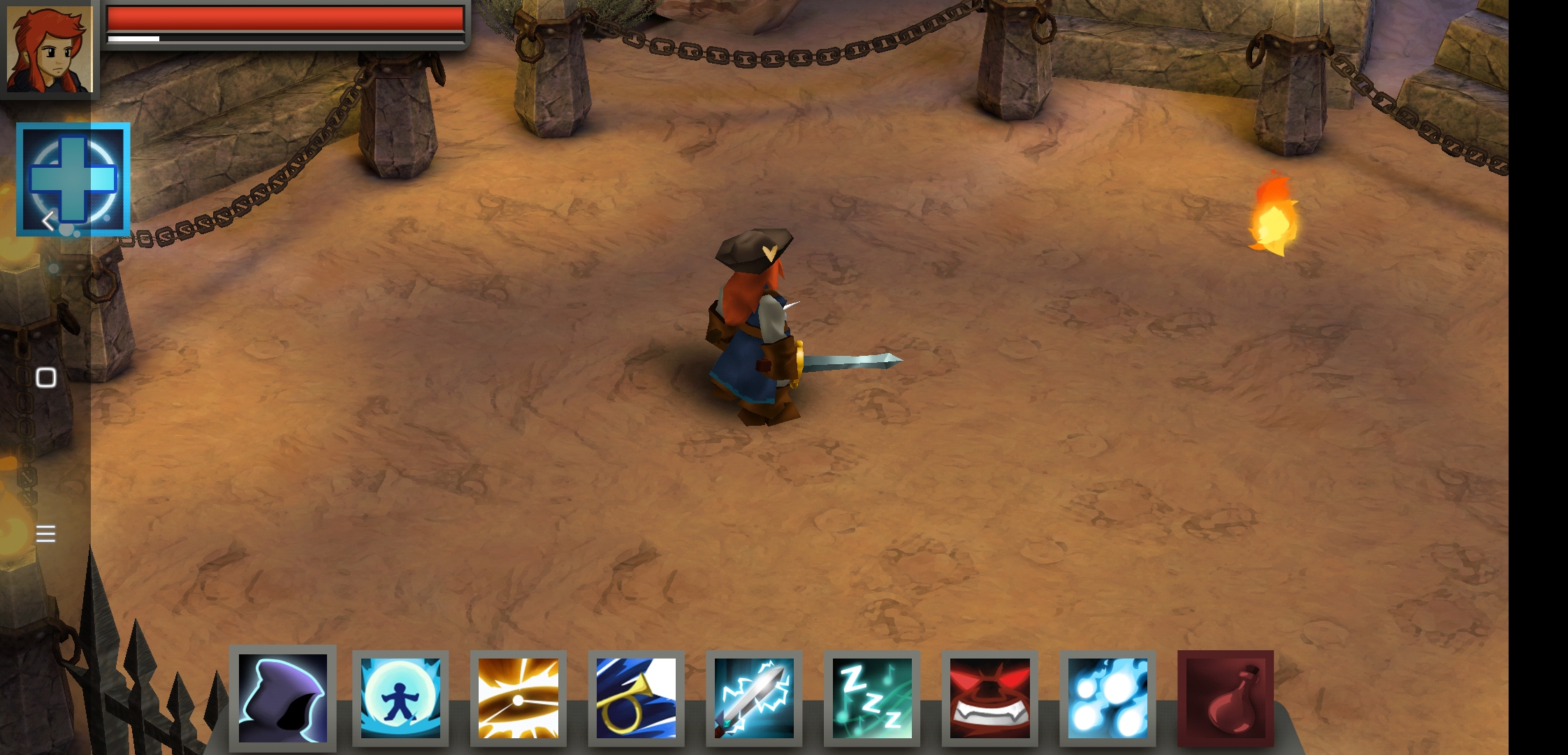
Task: Sound the battle horn ability
Action: pos(635,697)
